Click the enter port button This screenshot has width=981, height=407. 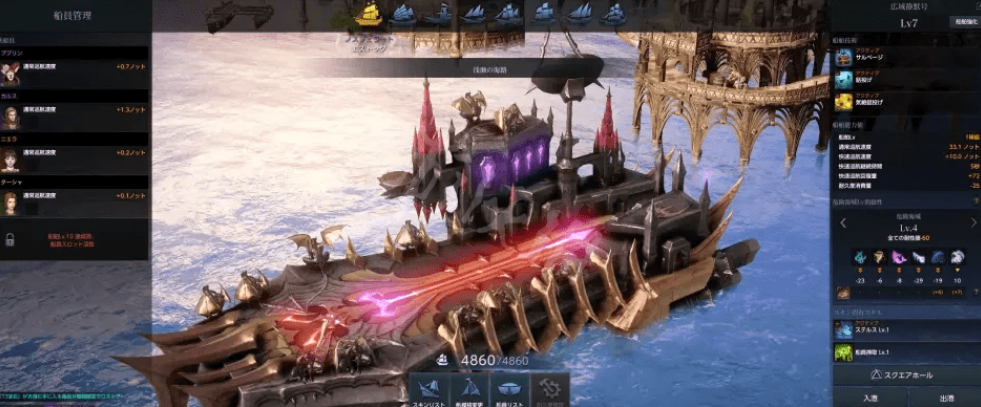coord(869,398)
